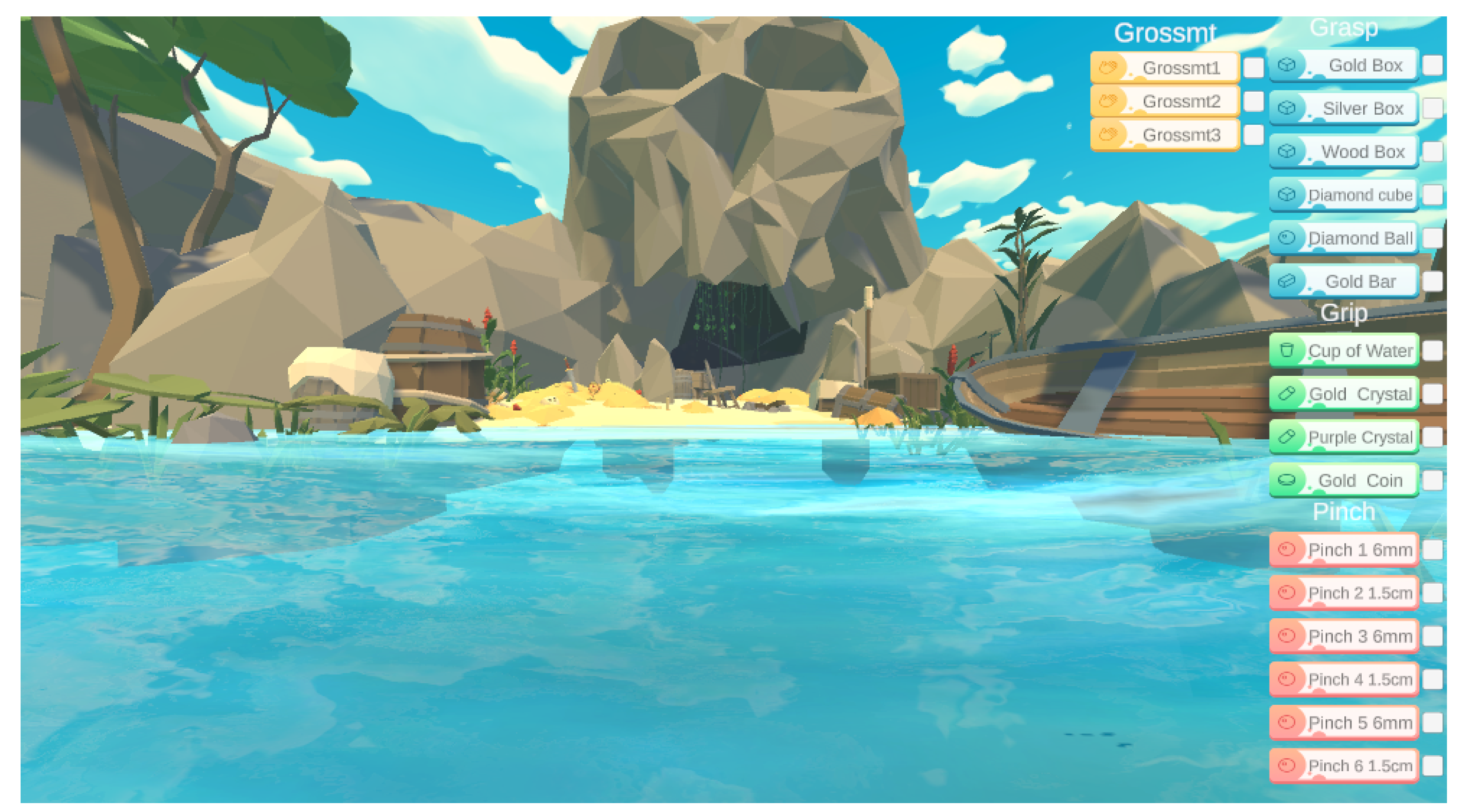Choose the Silver Box button
Screen dimensions: 1461x812
point(1343,108)
